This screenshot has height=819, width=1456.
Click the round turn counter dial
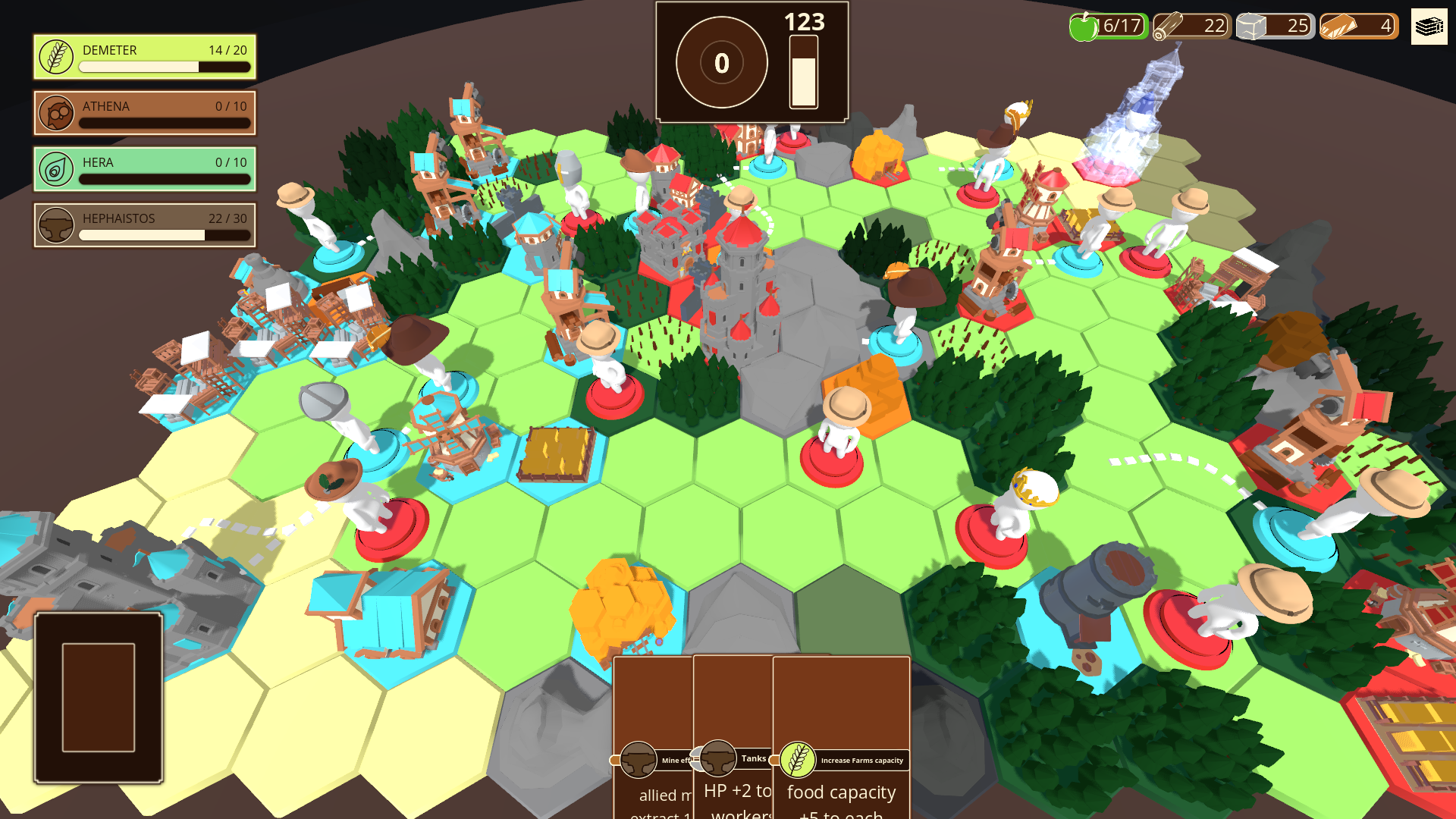tap(721, 63)
